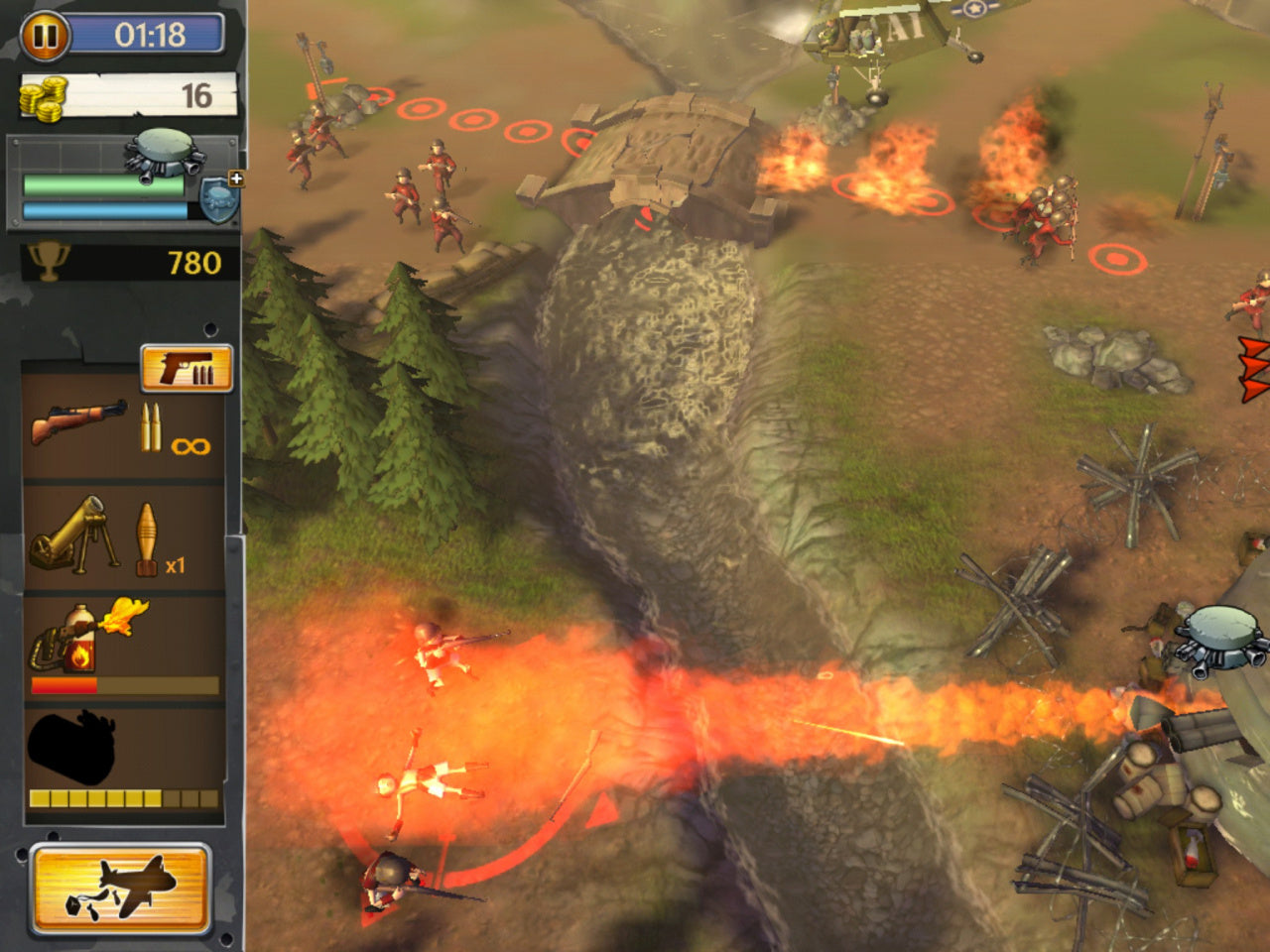Pause the game with the pause button
The image size is (1270, 952).
[46, 36]
